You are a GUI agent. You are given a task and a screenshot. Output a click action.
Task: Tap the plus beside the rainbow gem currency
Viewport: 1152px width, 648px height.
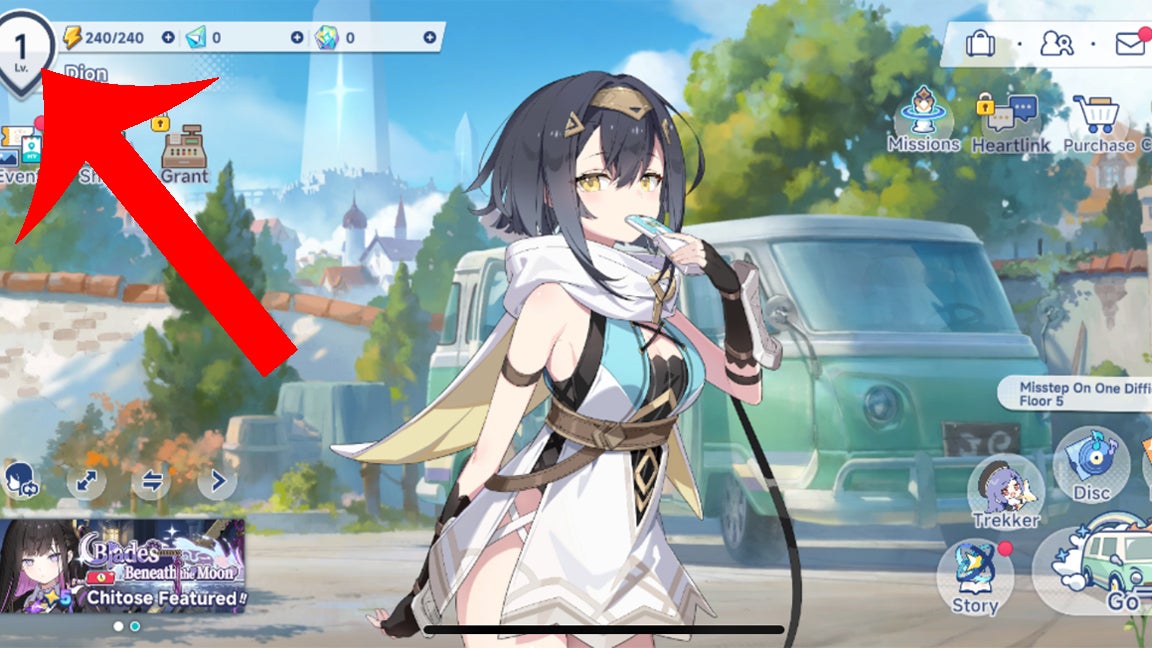430,38
